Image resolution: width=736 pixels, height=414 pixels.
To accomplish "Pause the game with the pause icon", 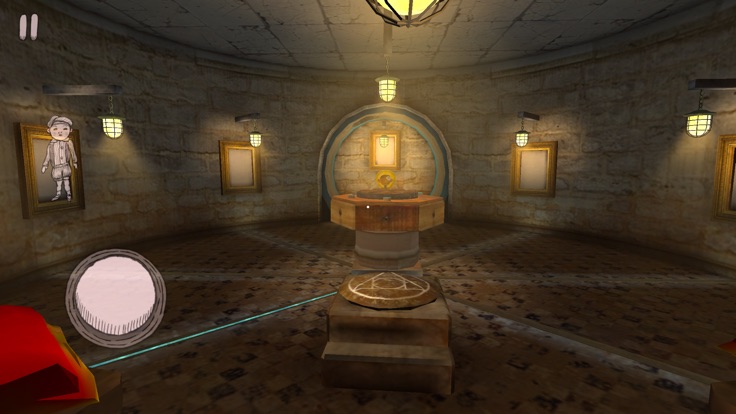I will click(x=29, y=27).
